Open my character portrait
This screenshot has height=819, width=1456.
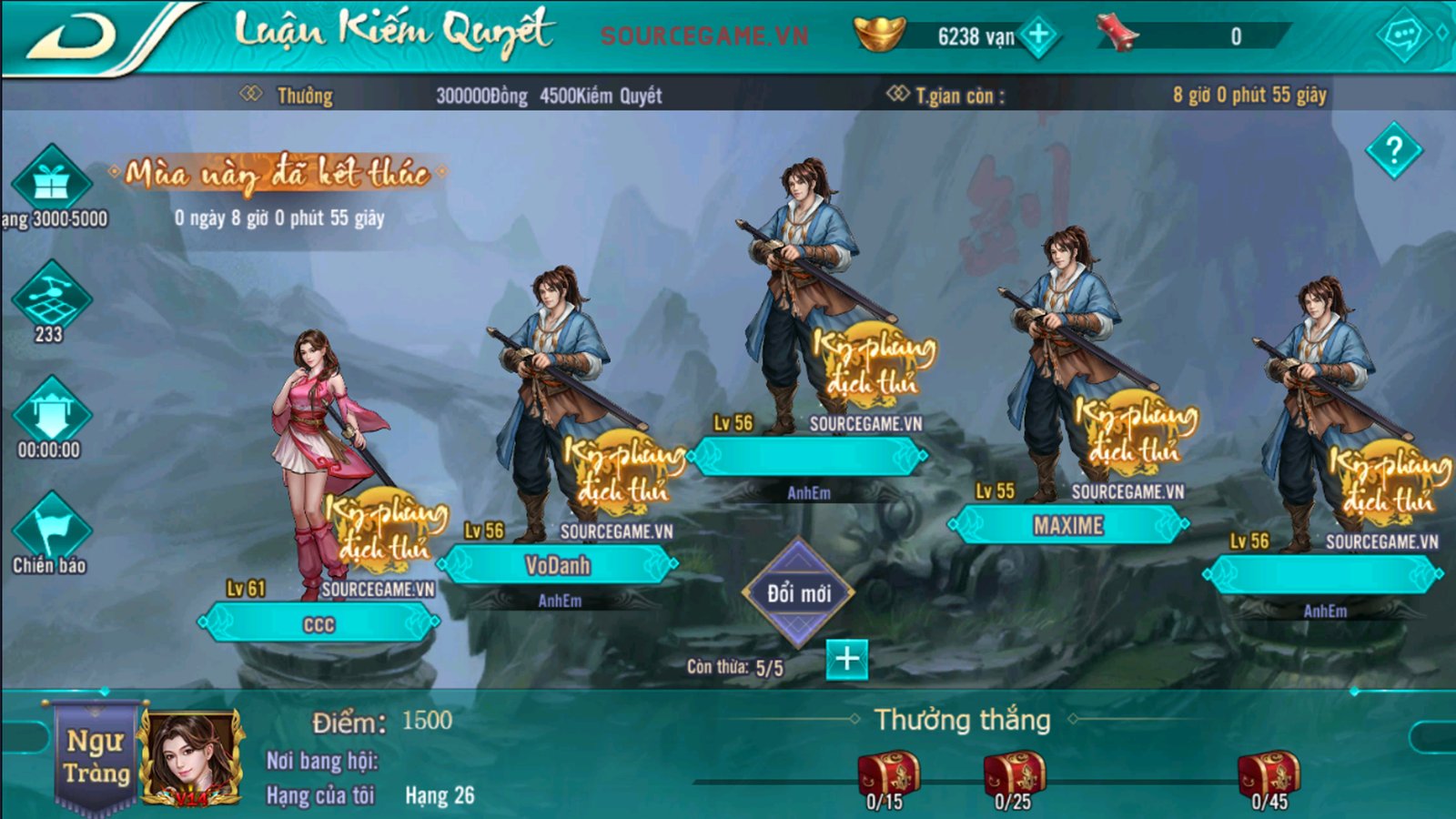[x=190, y=759]
